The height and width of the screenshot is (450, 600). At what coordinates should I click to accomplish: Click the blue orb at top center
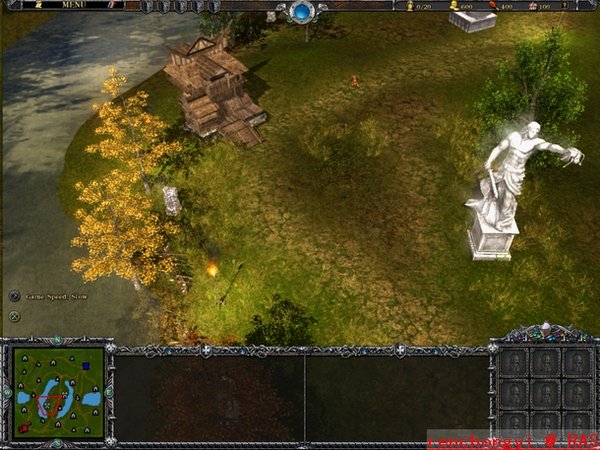301,12
